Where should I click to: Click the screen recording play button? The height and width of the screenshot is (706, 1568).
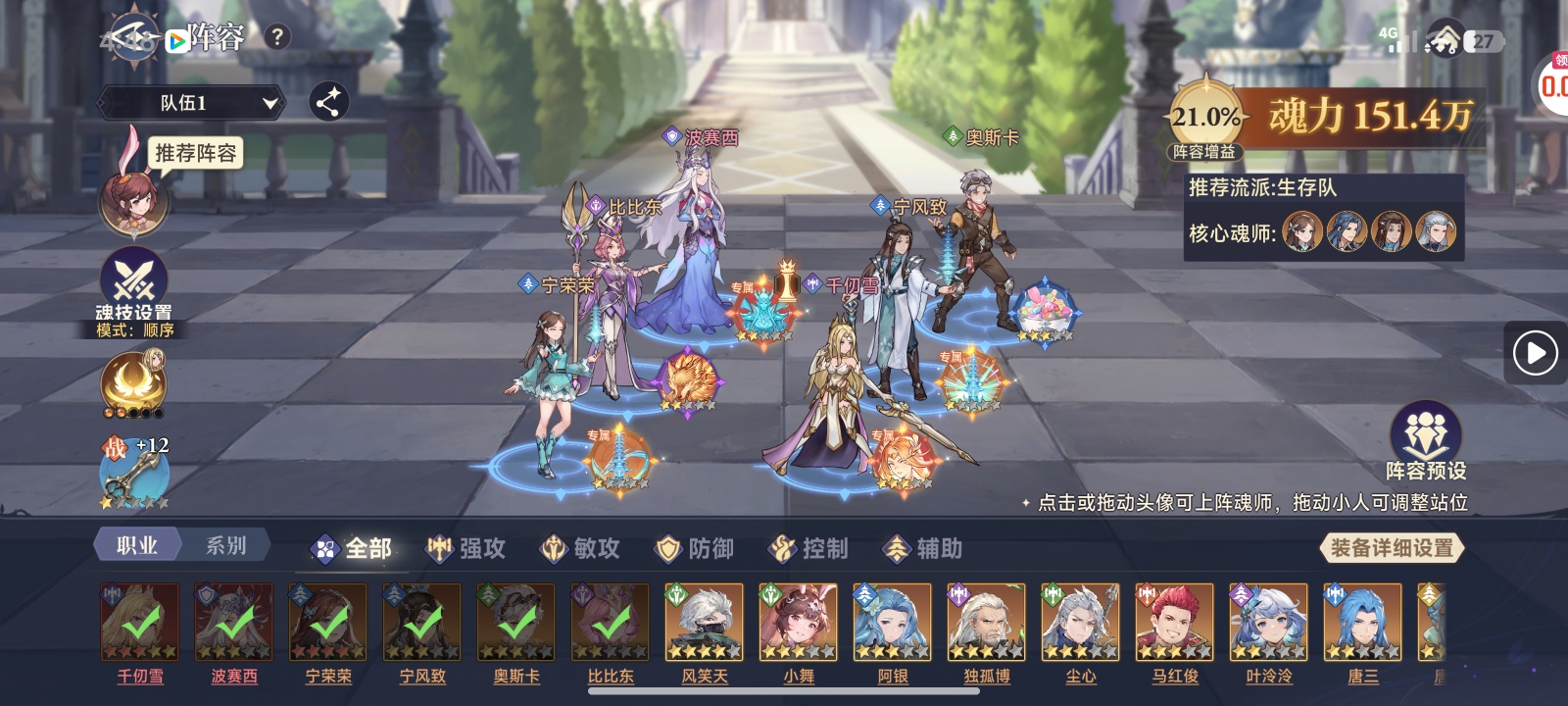[x=1535, y=353]
